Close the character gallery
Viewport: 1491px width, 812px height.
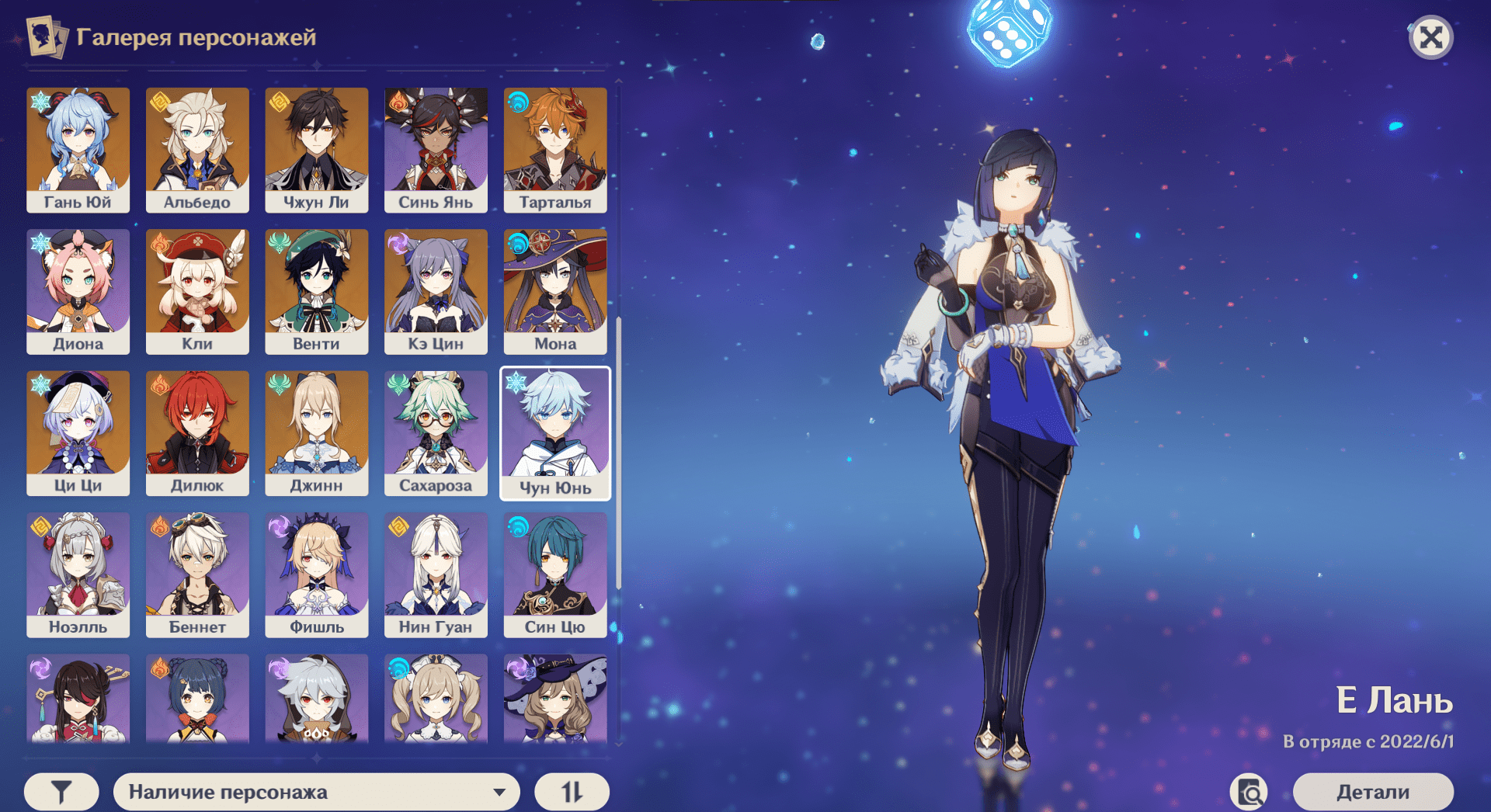click(x=1430, y=37)
